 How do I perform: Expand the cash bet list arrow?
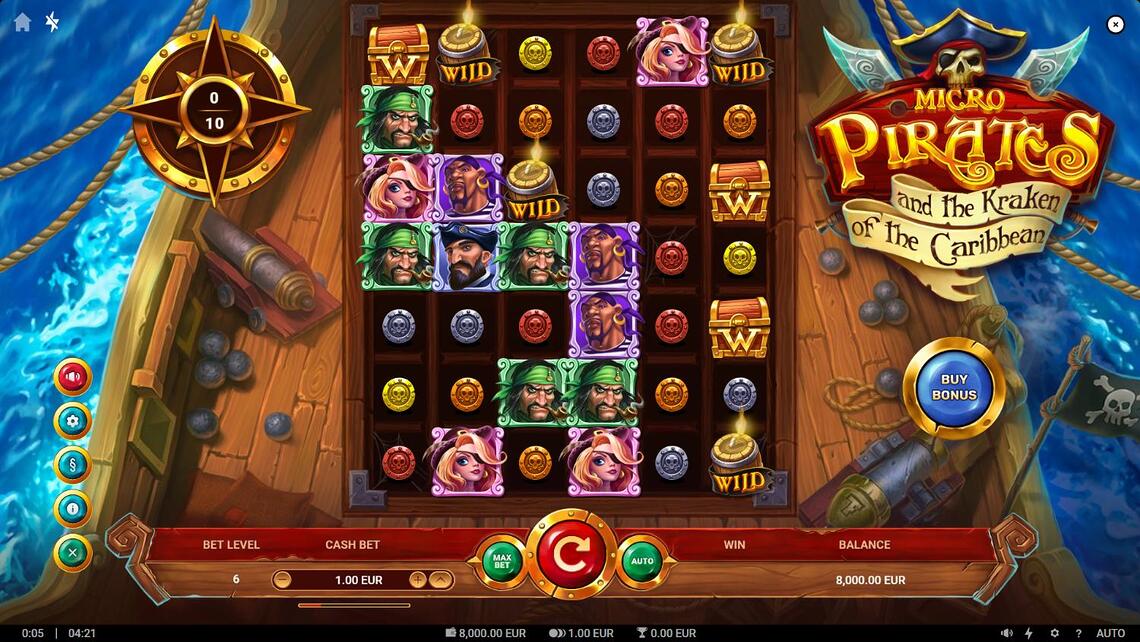(441, 580)
